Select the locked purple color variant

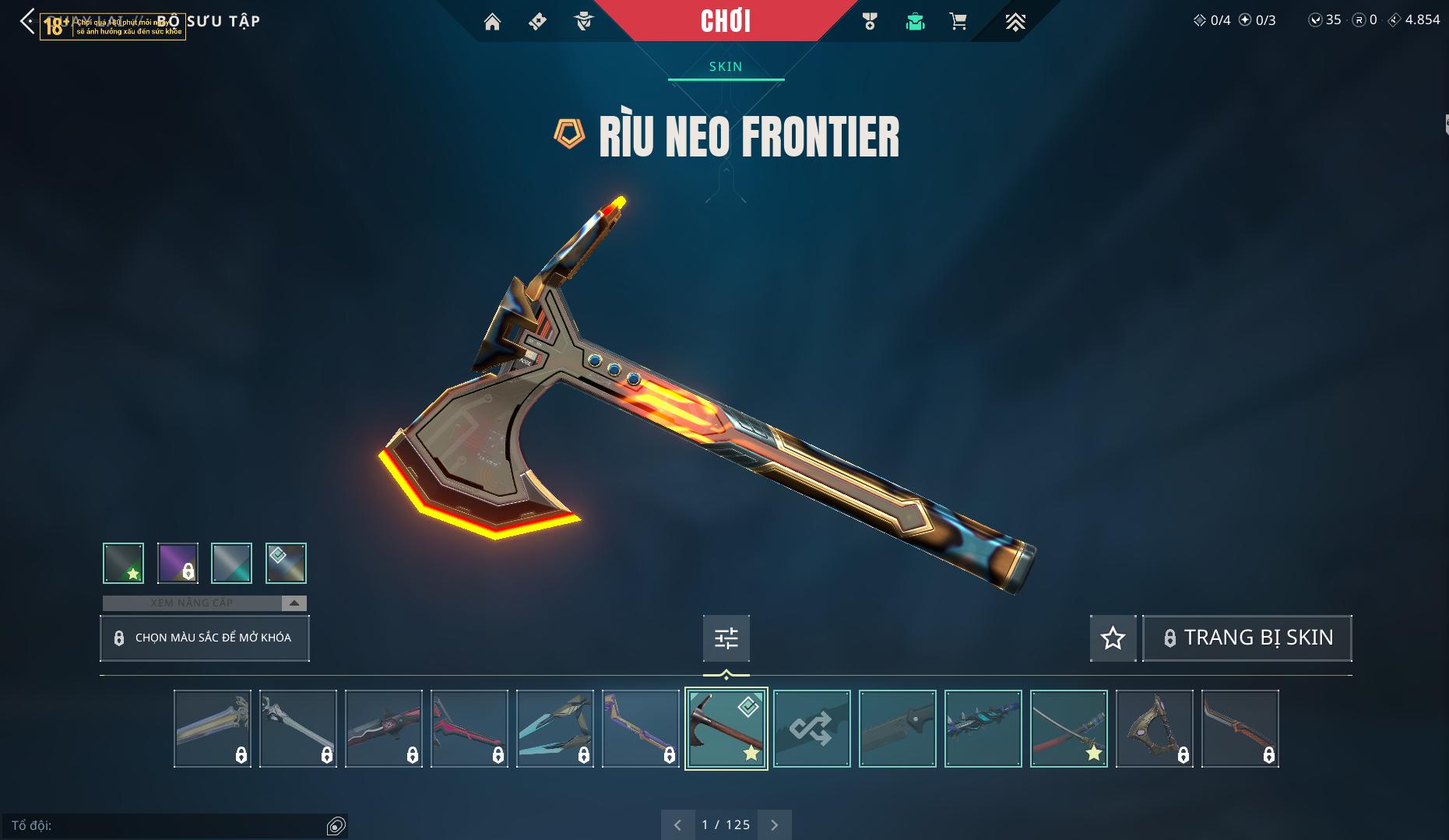178,563
